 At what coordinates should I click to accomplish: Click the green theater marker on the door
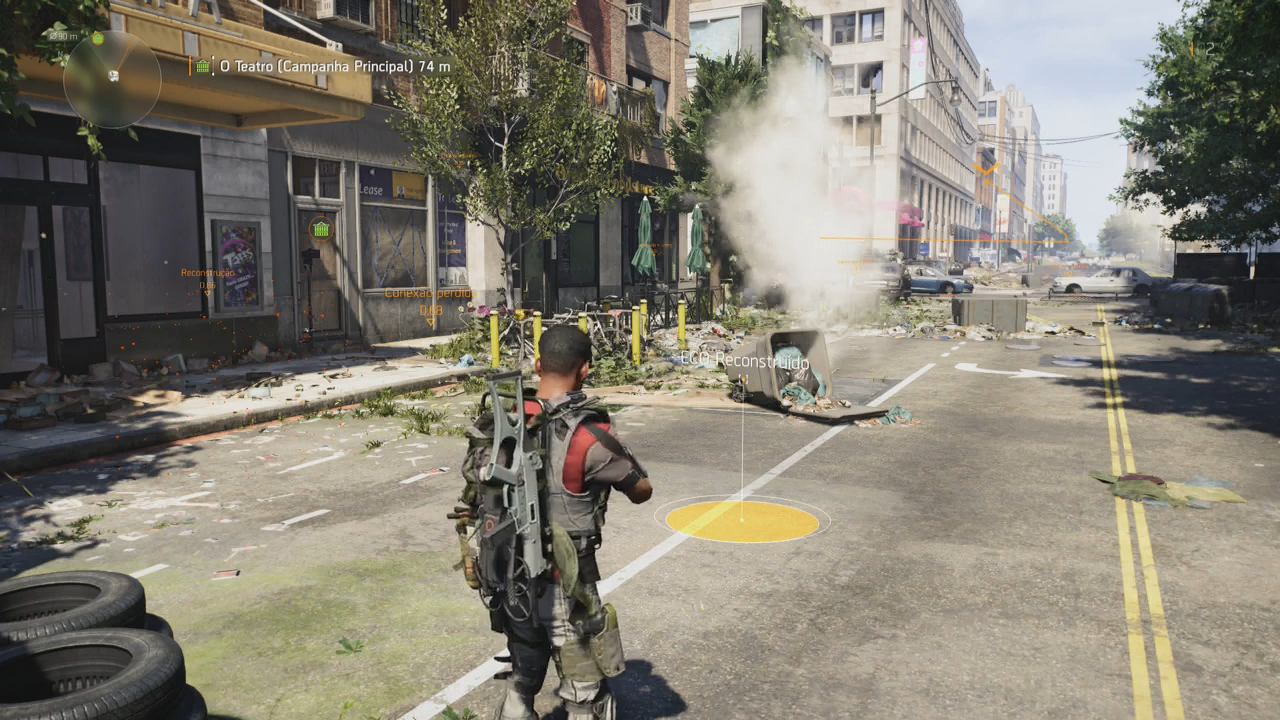(x=320, y=229)
